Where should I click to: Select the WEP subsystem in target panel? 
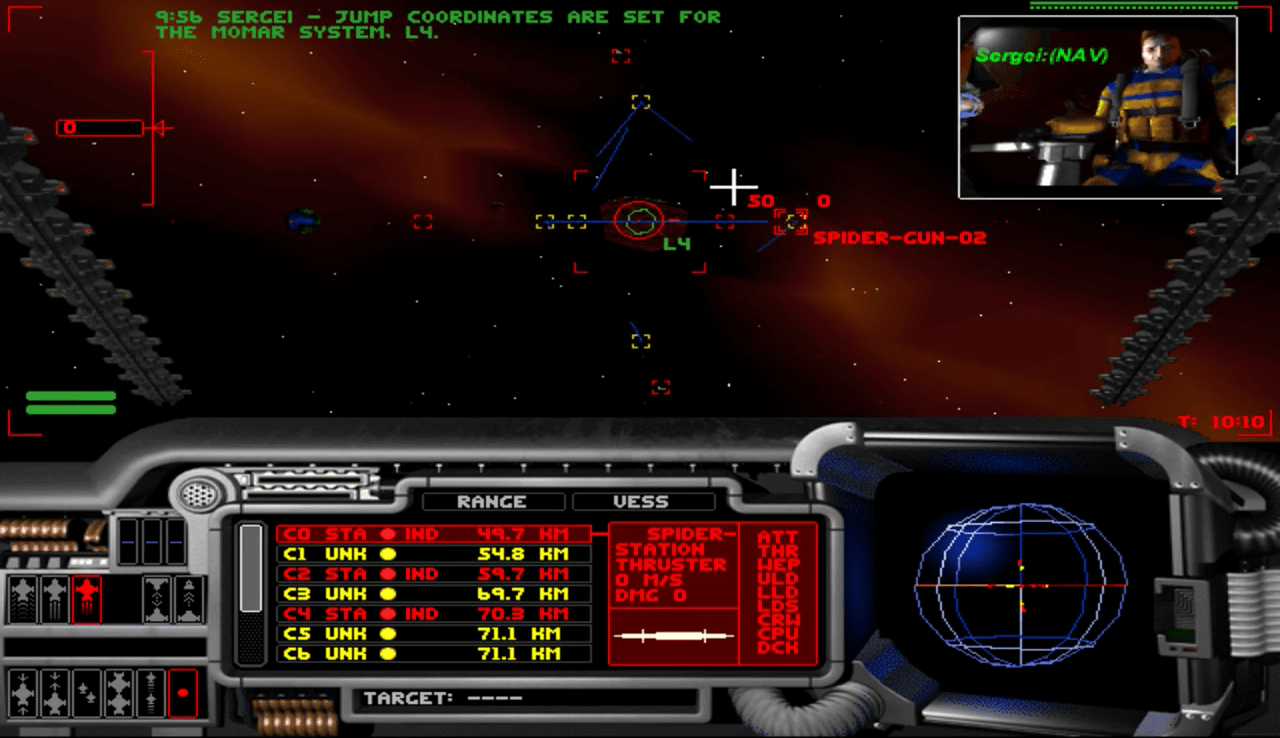pyautogui.click(x=778, y=565)
